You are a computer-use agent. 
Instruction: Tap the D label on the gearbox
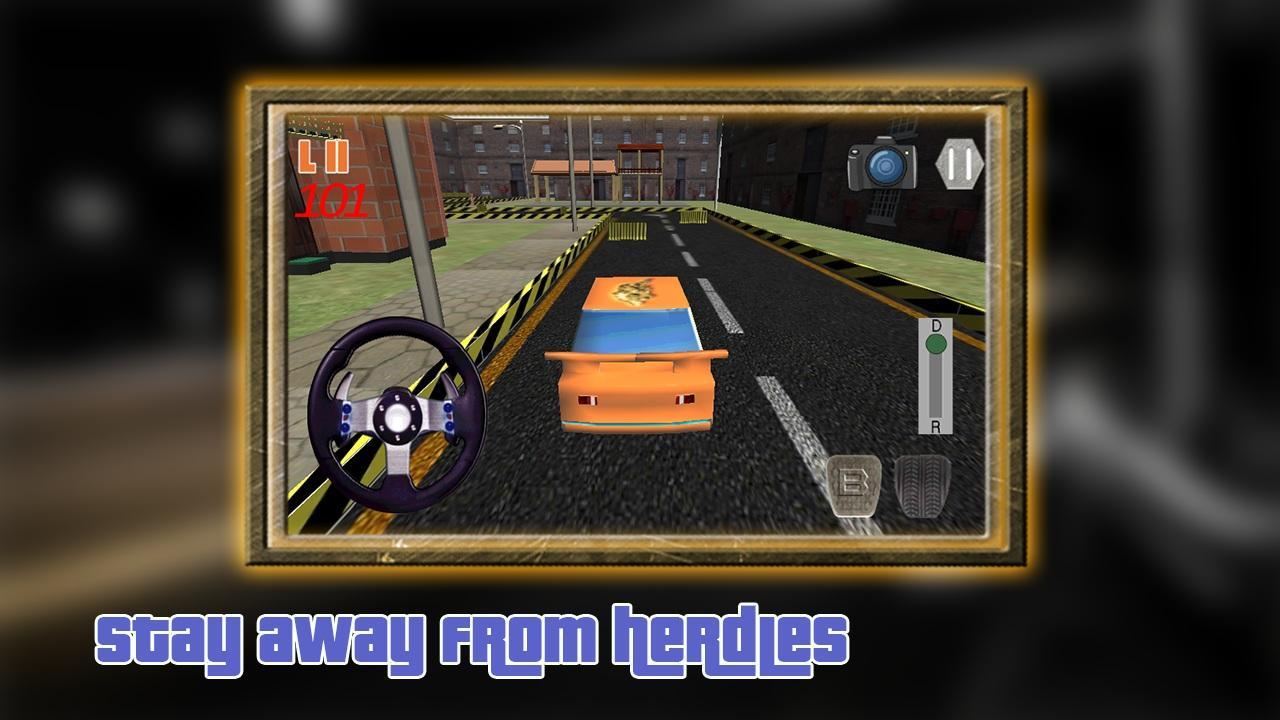point(936,325)
